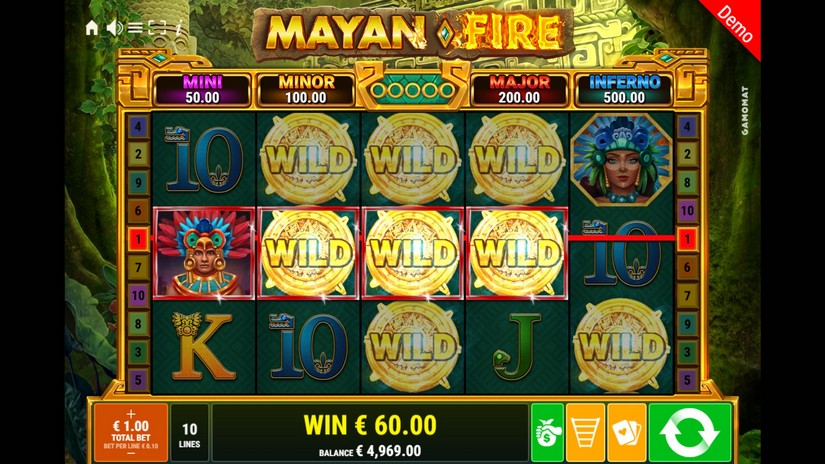Image resolution: width=825 pixels, height=464 pixels.
Task: Collect winnings with the money bag button
Action: coord(547,432)
